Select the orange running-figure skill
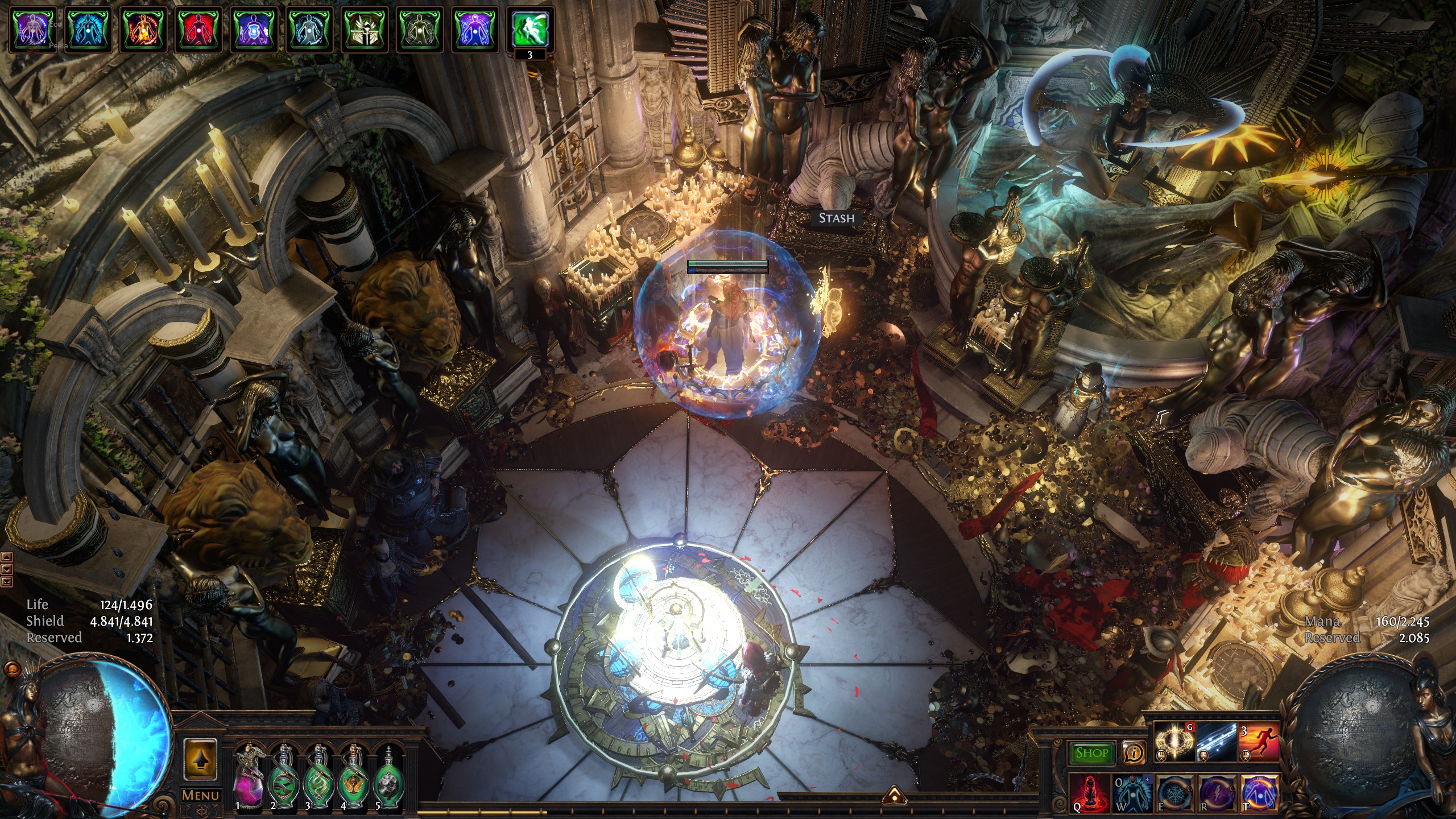This screenshot has height=819, width=1456. coord(1259,743)
